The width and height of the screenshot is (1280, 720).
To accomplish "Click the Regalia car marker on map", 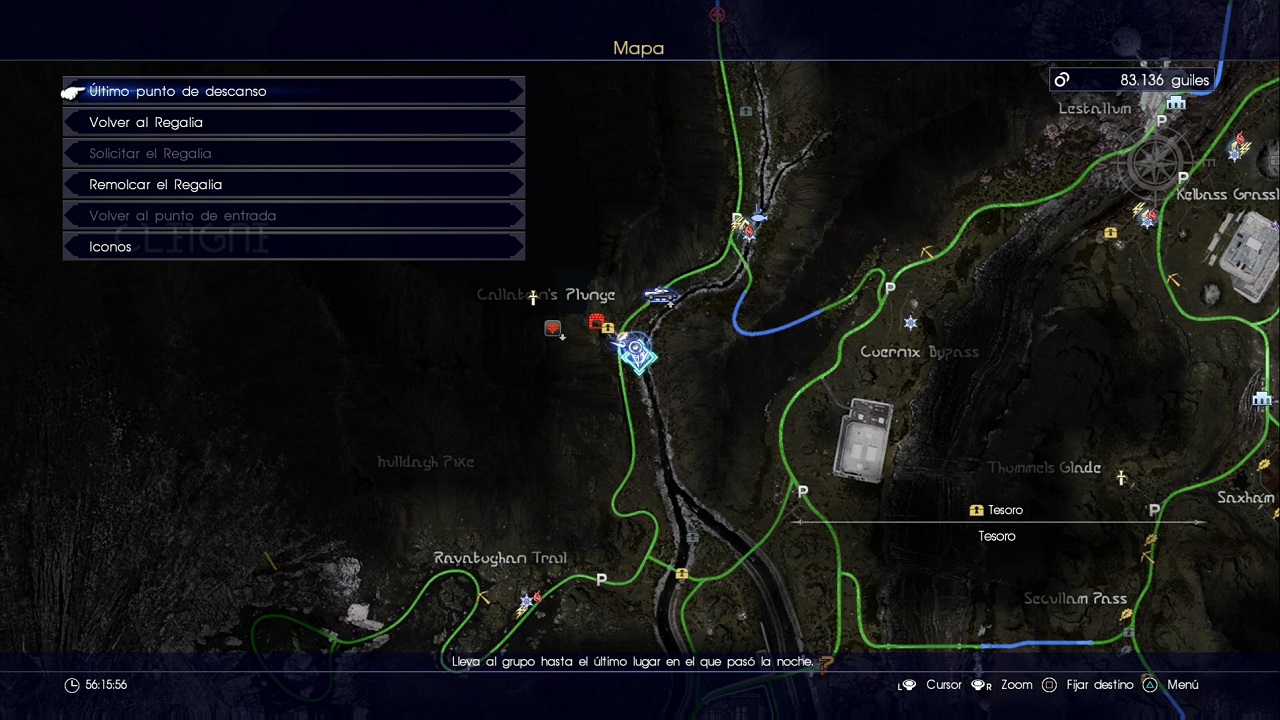I will point(660,295).
